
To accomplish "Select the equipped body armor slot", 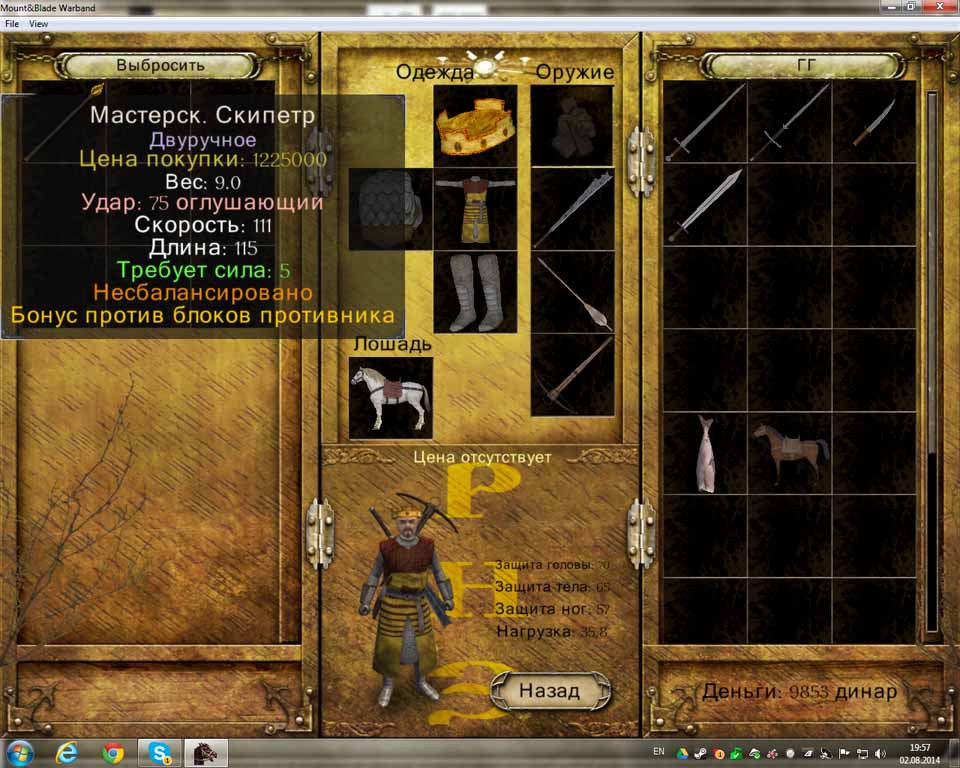I will click(475, 208).
